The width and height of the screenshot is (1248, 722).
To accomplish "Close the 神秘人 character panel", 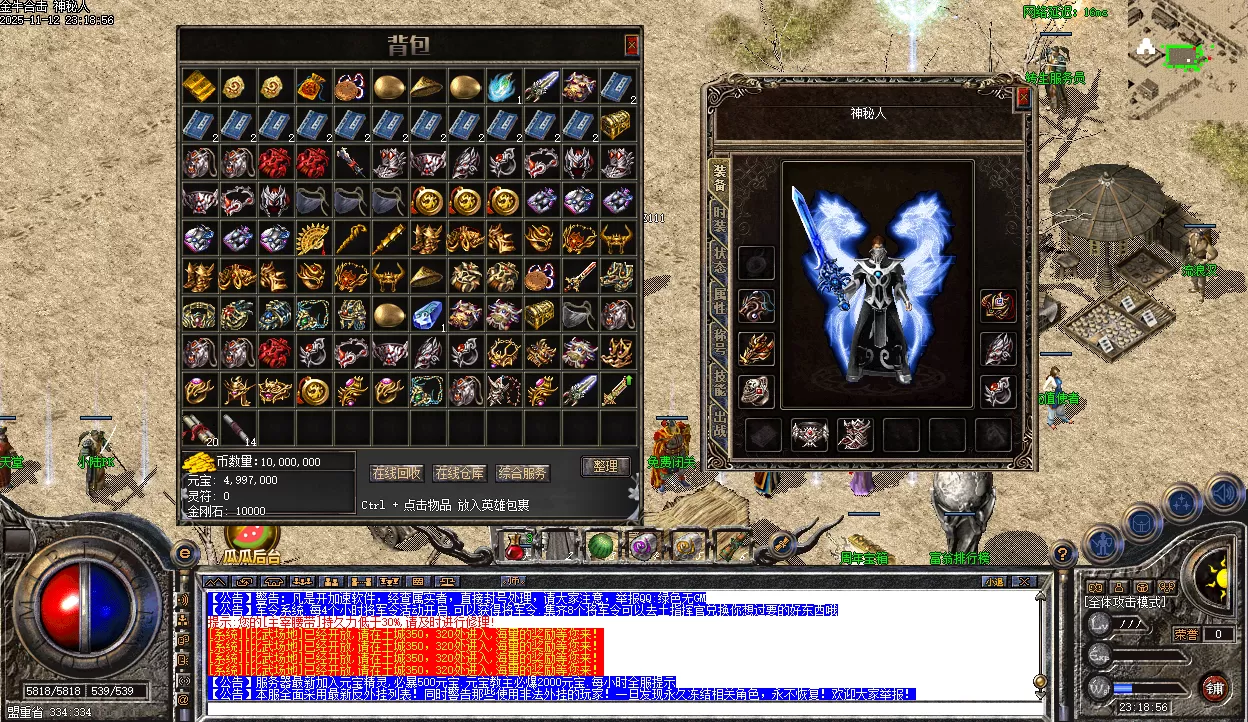I will point(1022,97).
